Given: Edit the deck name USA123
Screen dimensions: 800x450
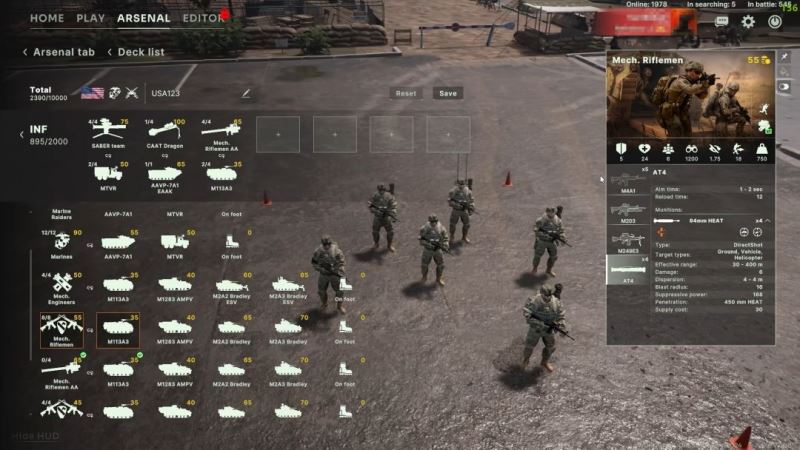Looking at the screenshot, I should click(x=245, y=93).
